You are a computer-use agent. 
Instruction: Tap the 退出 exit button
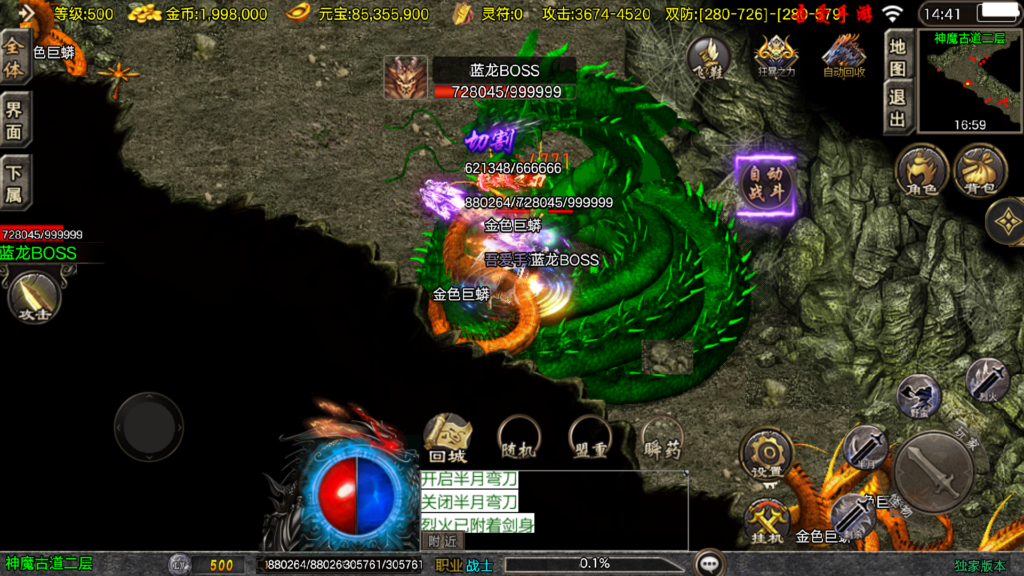pos(899,108)
